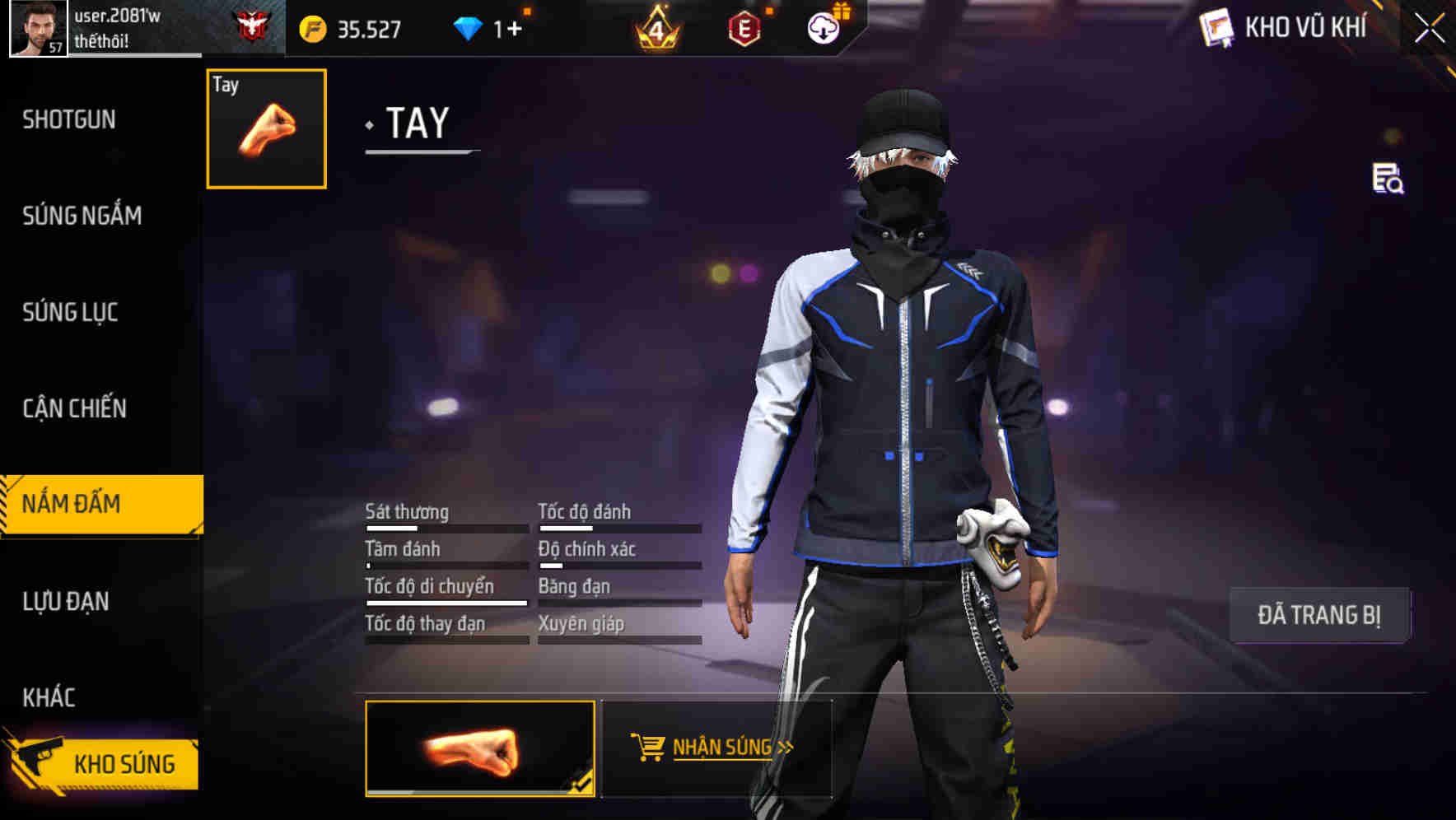Open the KHO VŨ KHÍ weapon guide book icon
1456x820 pixels.
1216,28
